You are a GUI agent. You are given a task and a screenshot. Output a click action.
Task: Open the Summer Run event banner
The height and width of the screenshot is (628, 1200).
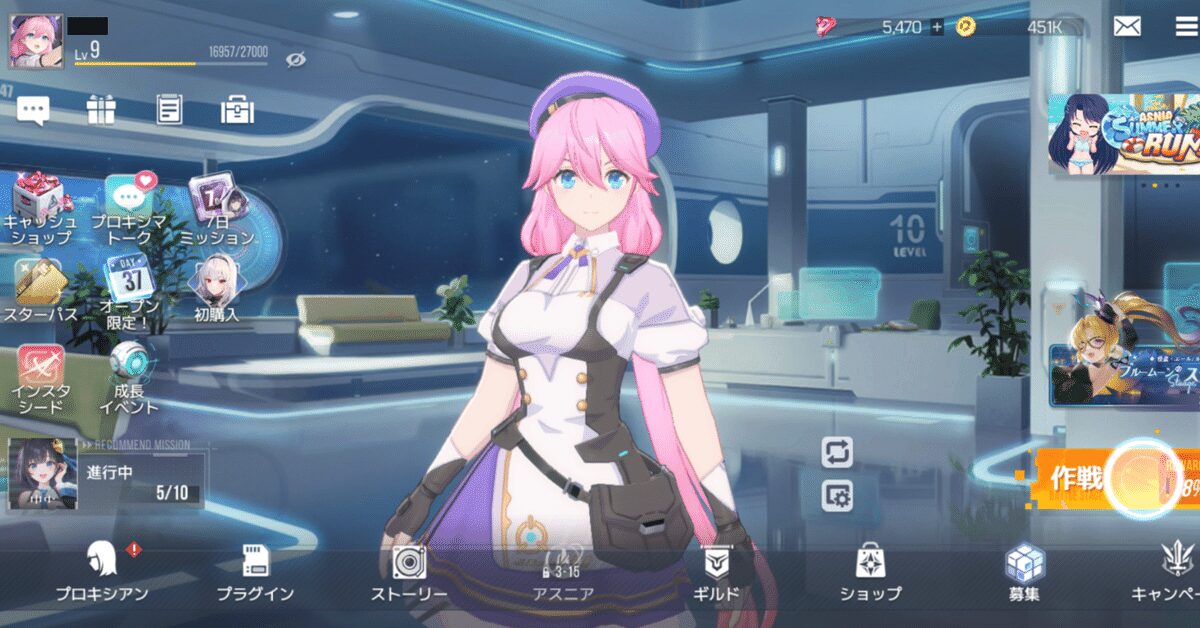pyautogui.click(x=1124, y=134)
